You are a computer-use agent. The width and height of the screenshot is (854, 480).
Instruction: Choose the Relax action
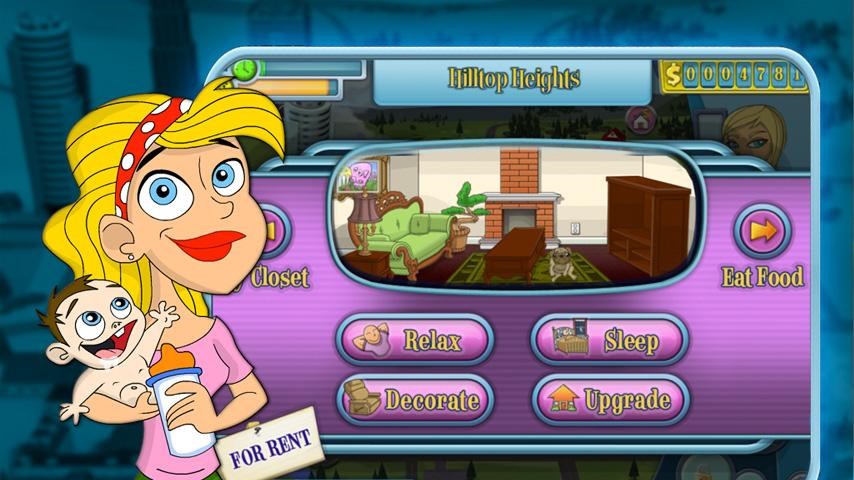click(x=413, y=340)
